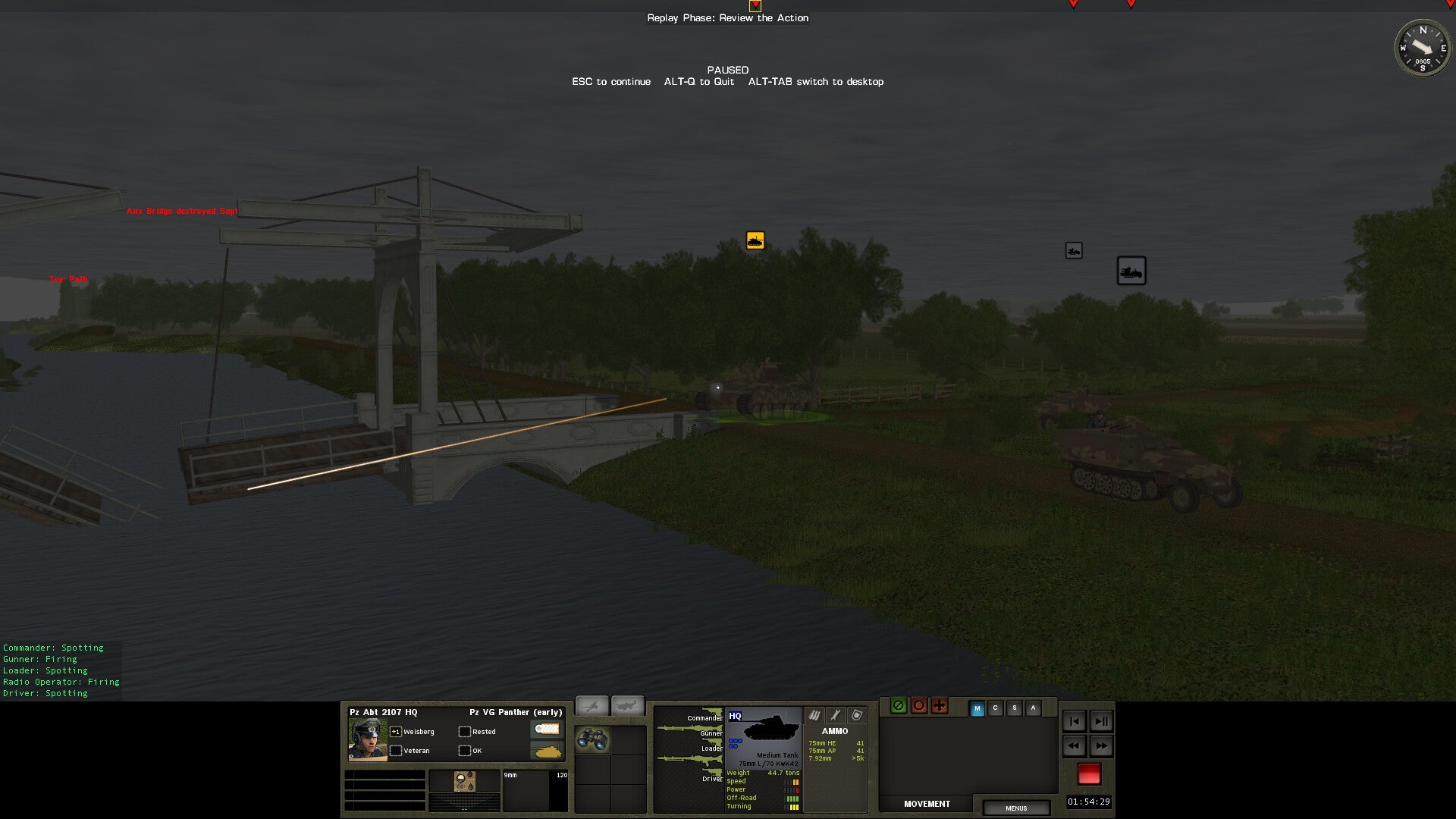Click the Turning rating bar
The width and height of the screenshot is (1456, 819).
click(794, 807)
